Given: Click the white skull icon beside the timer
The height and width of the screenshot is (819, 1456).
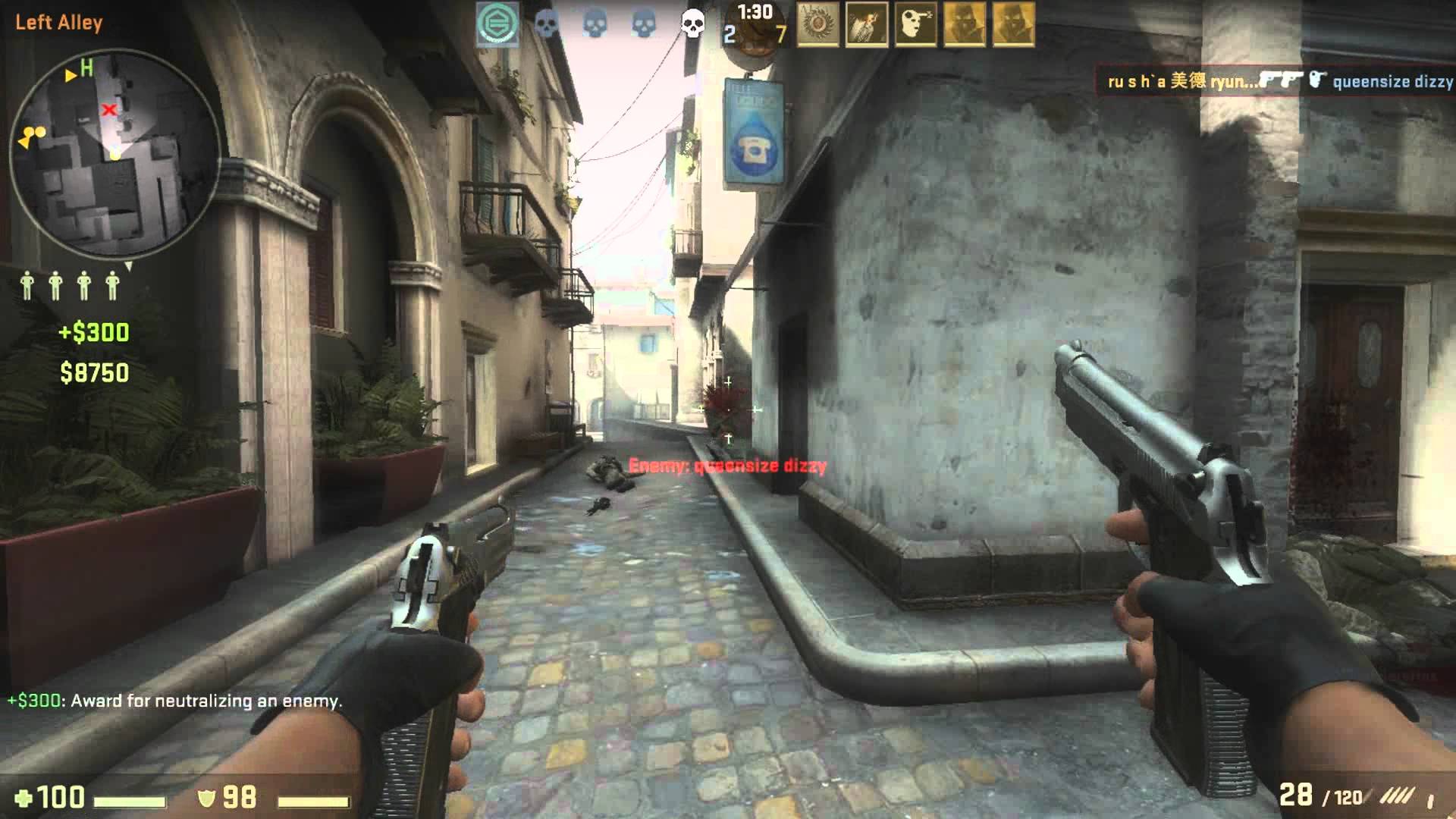Looking at the screenshot, I should pos(692,24).
